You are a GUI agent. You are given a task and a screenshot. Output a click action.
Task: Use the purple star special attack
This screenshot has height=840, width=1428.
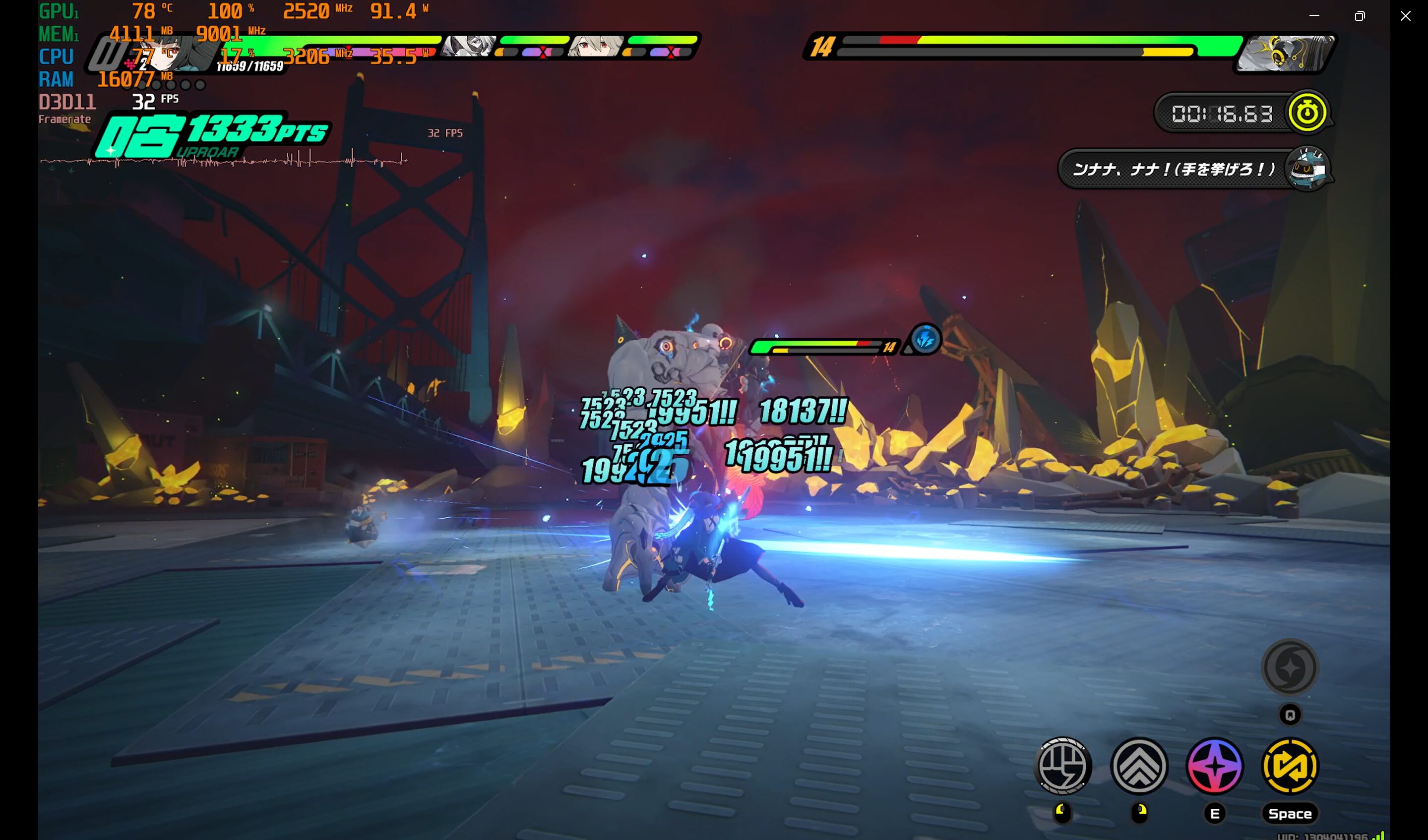pos(1214,766)
